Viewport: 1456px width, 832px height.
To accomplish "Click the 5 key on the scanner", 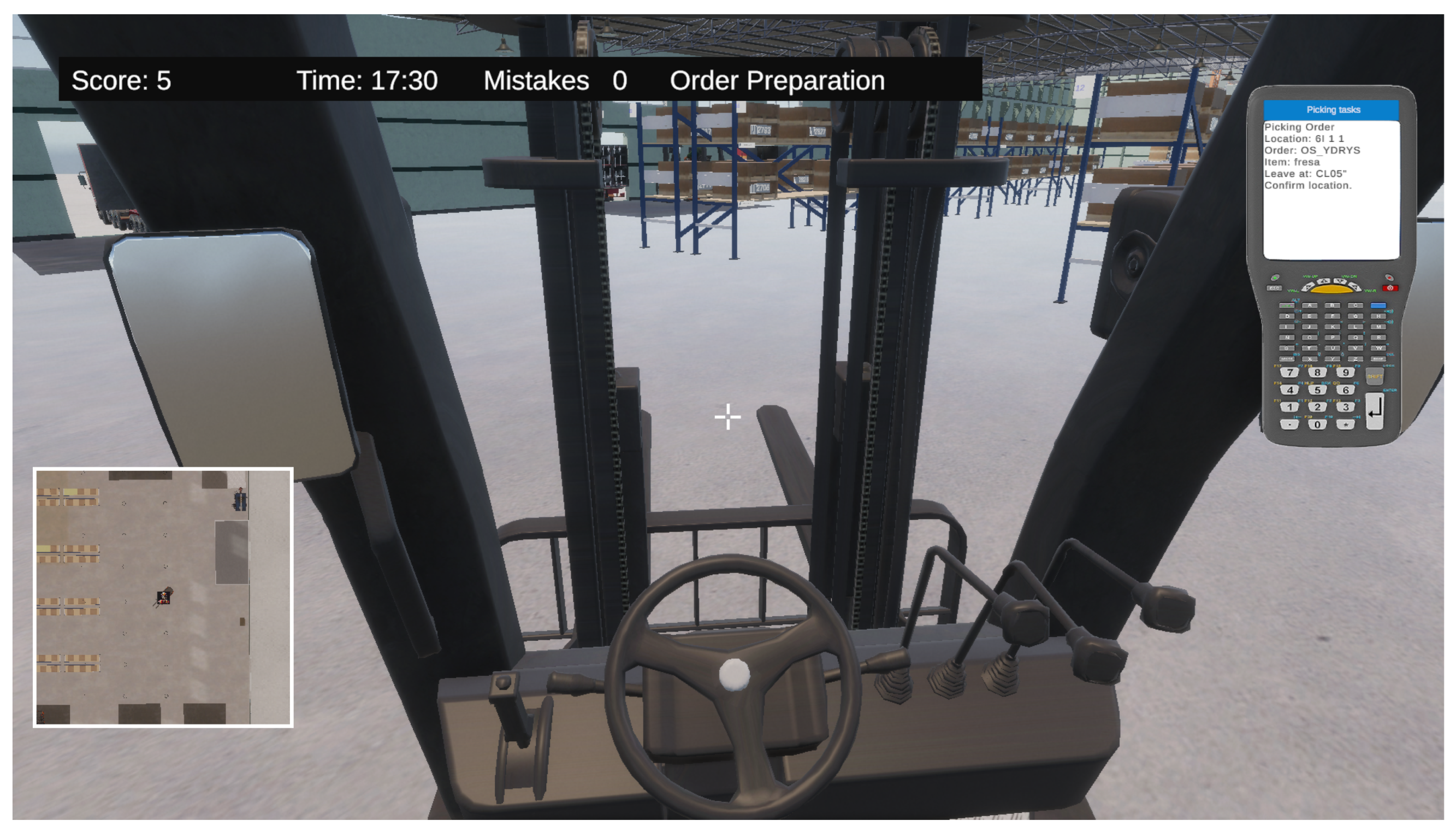I will click(x=1317, y=390).
